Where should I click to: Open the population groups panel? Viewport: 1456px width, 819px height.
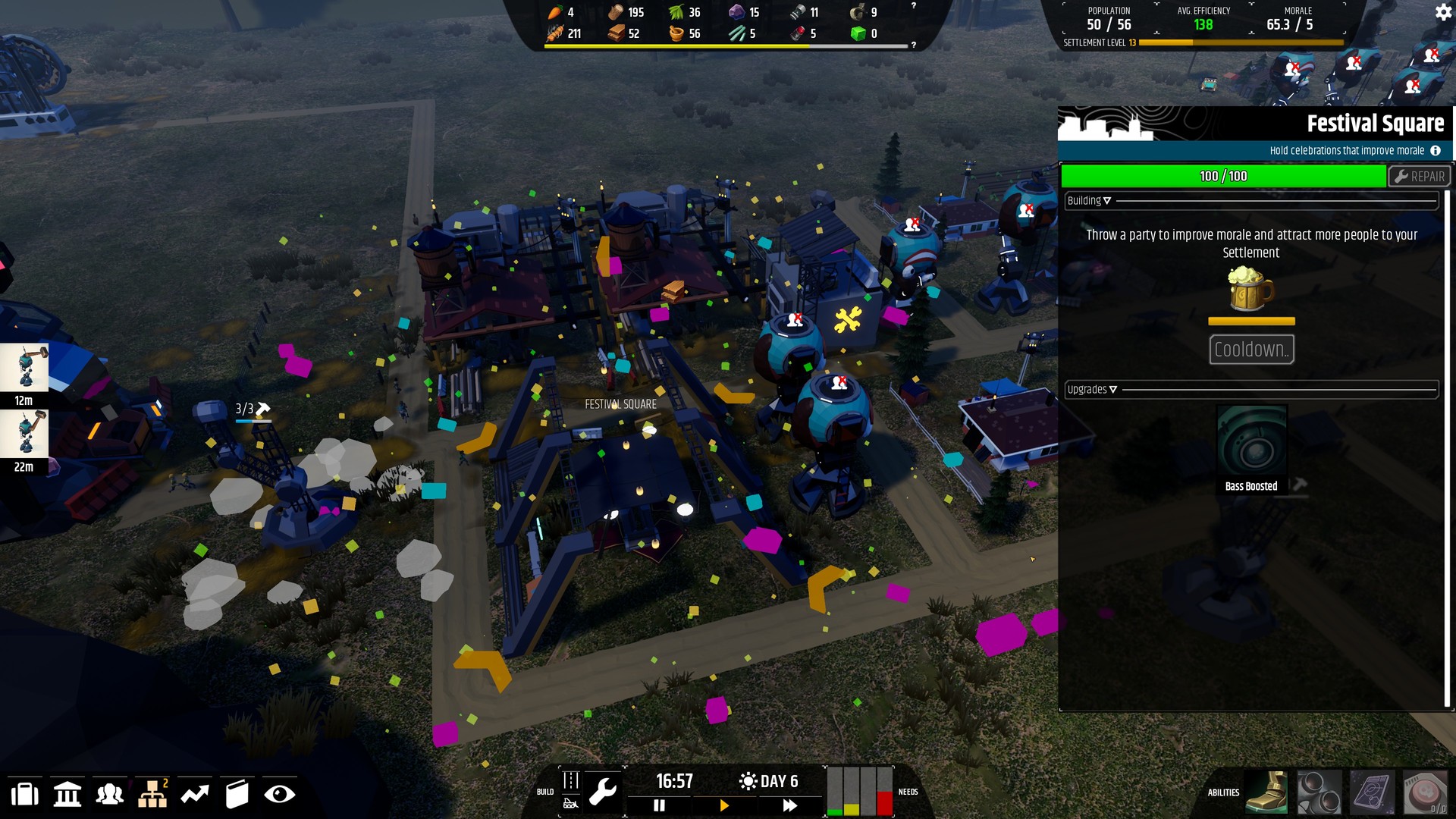pyautogui.click(x=109, y=793)
